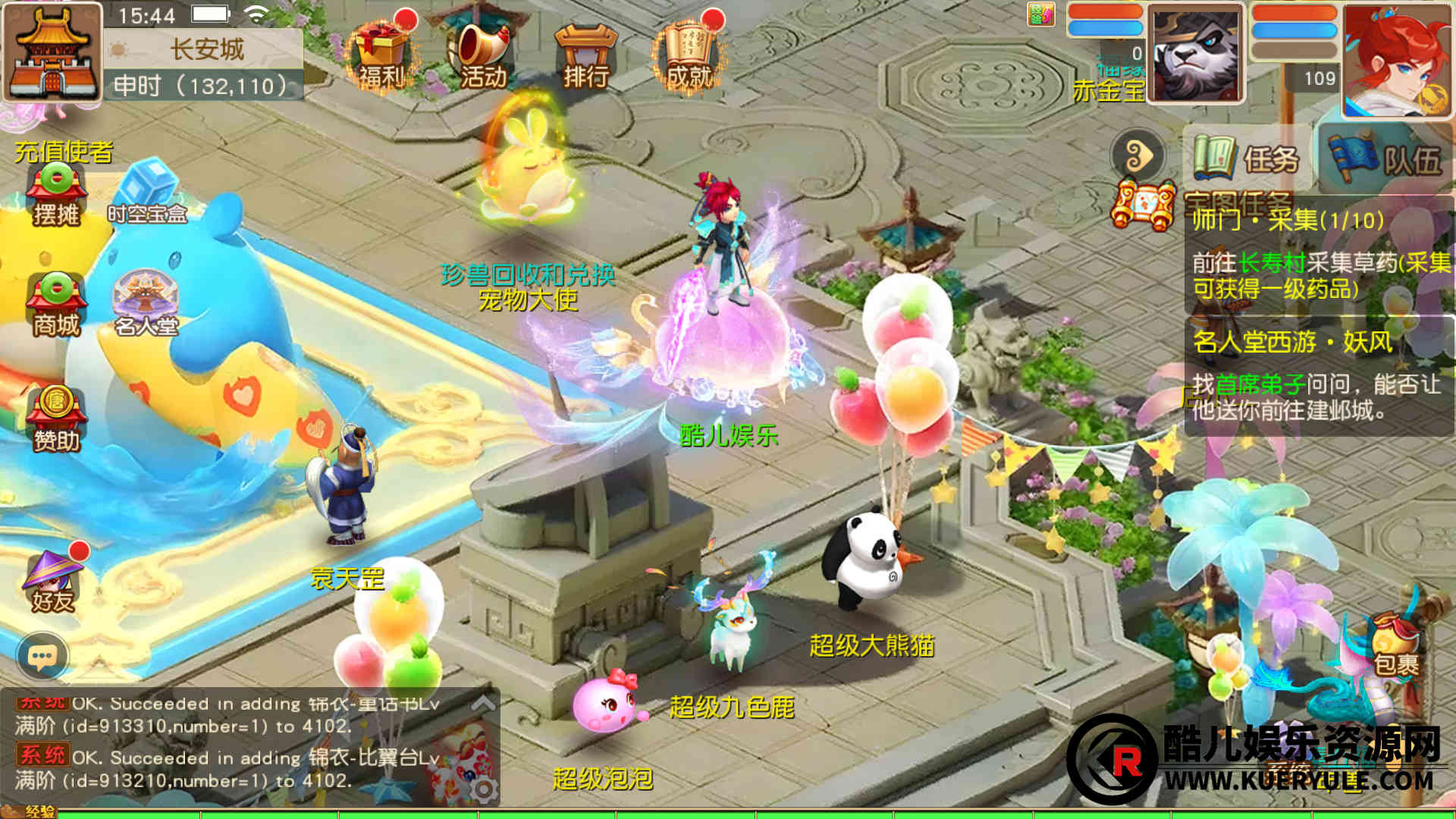The image size is (1456, 819).
Task: Open the 福利 welfare gift icon
Action: (381, 53)
